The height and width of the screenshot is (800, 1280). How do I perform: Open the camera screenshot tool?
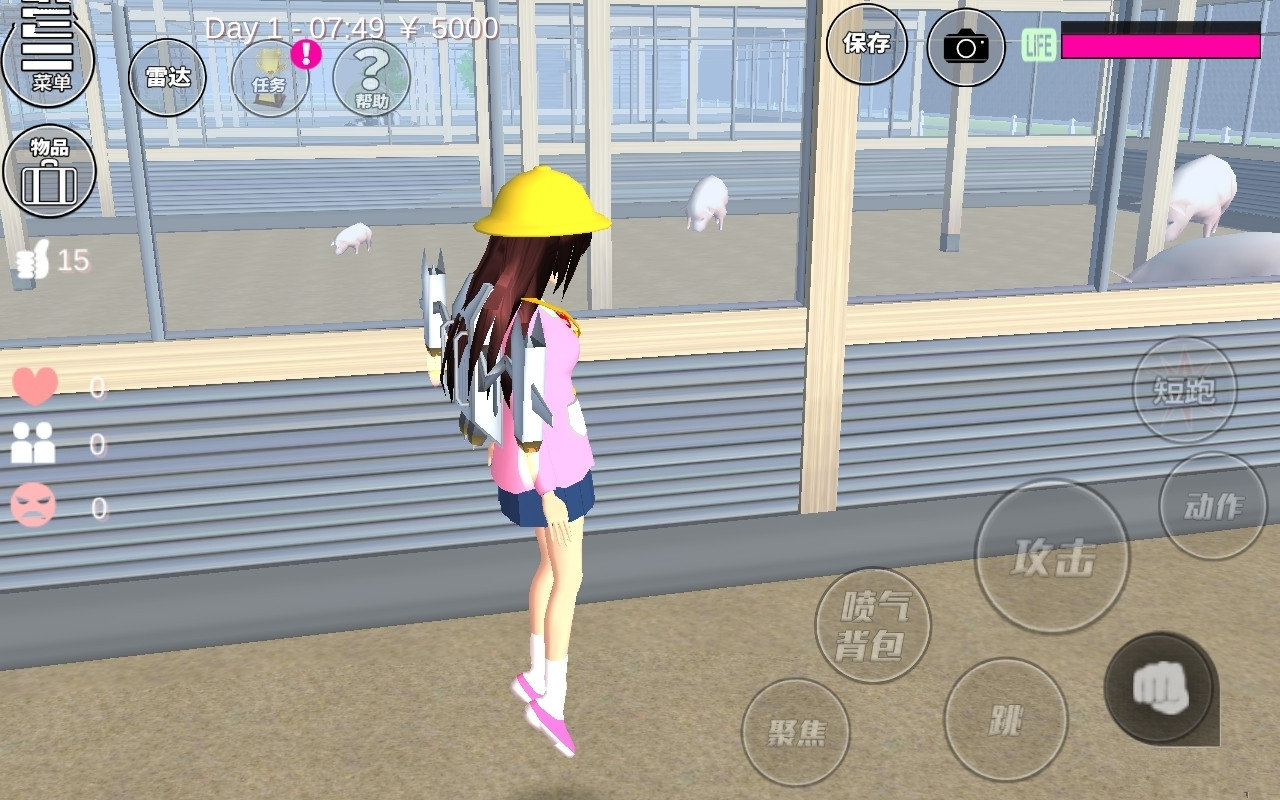click(964, 46)
